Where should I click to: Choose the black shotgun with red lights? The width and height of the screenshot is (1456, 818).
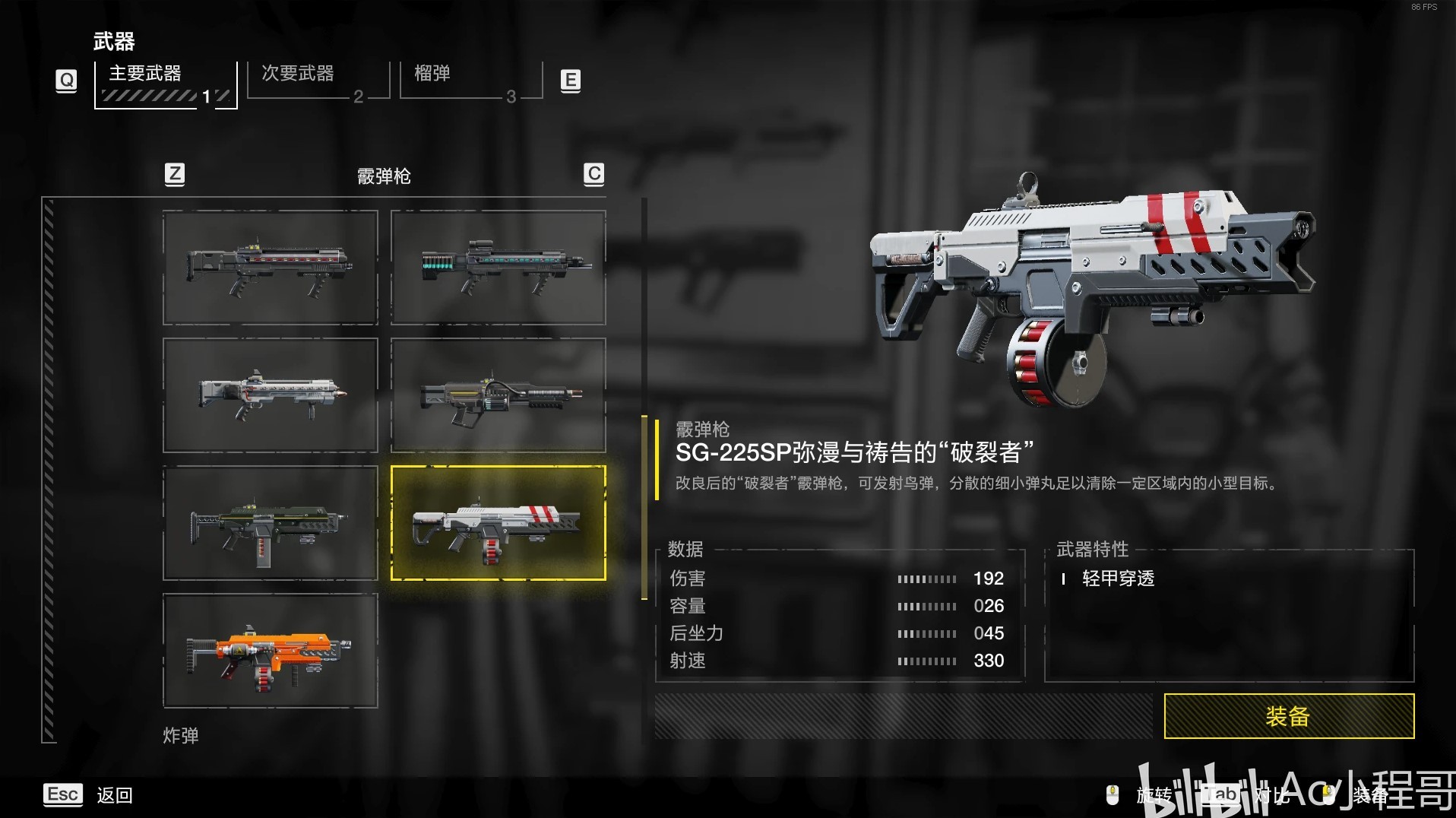click(x=270, y=268)
